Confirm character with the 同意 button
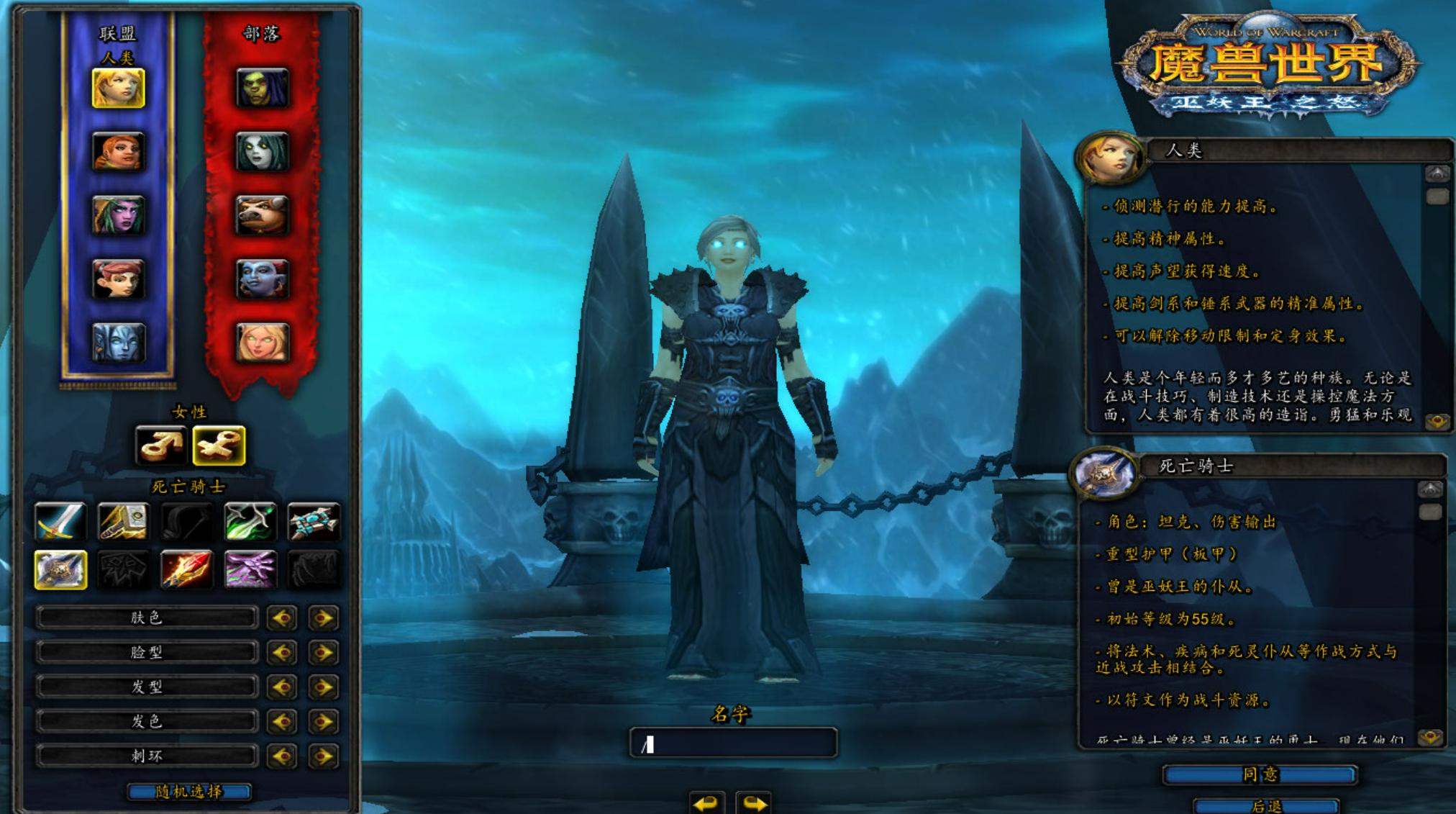 1260,774
